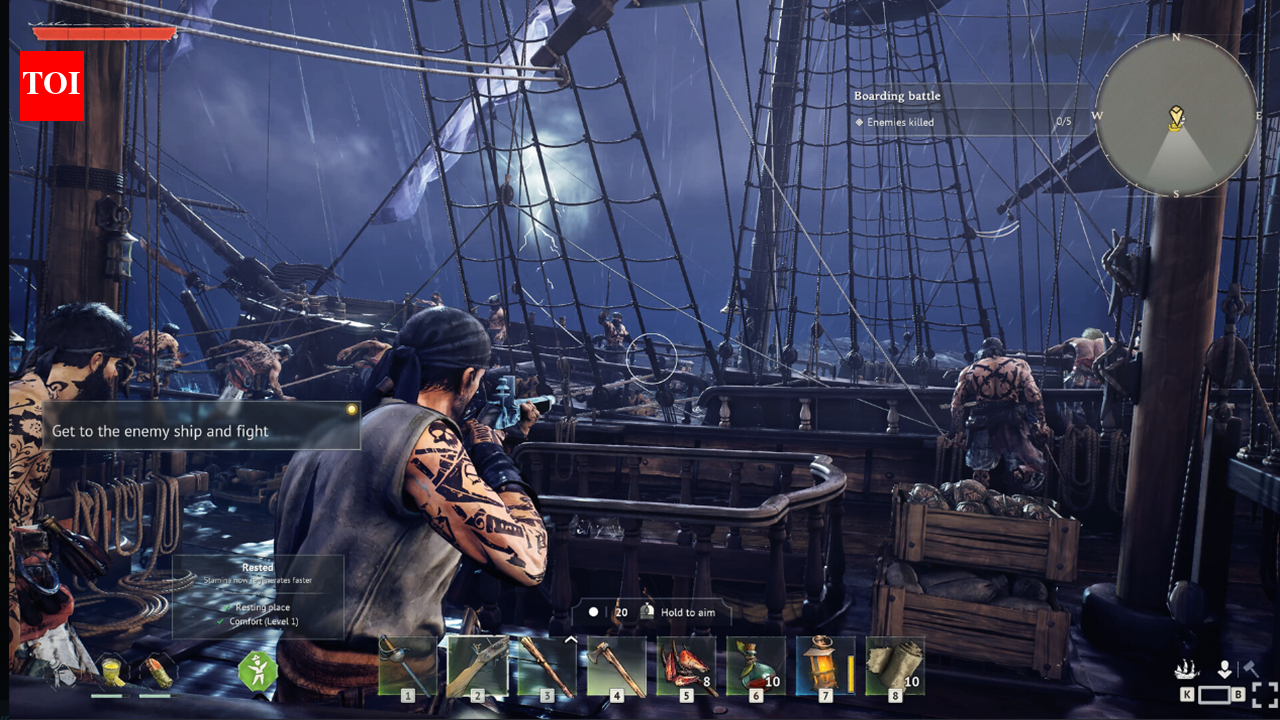1280x720 pixels.
Task: Select the lemon drink consumable icon
Action: point(114,670)
